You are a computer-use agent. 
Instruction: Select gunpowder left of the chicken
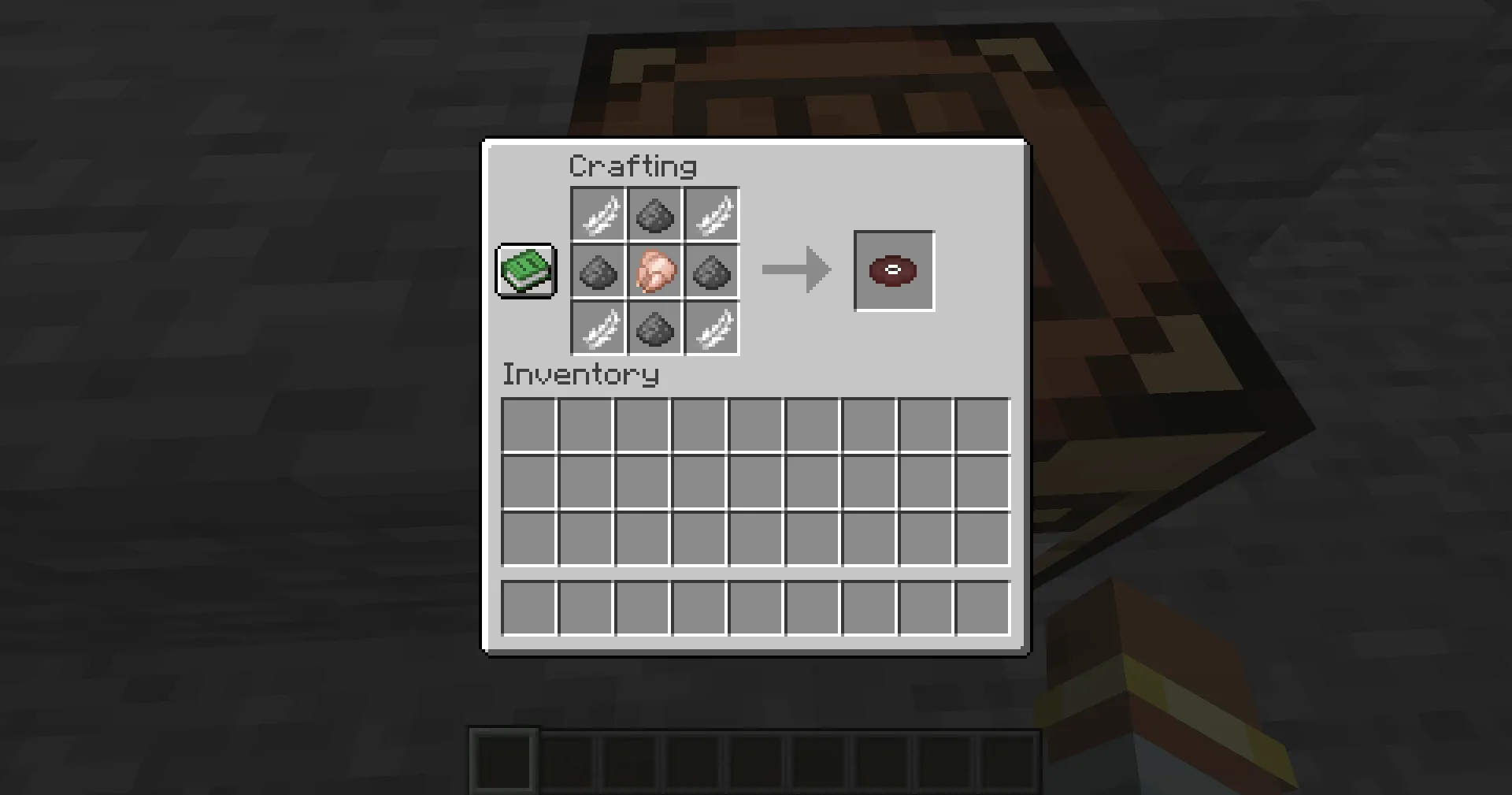tap(598, 272)
